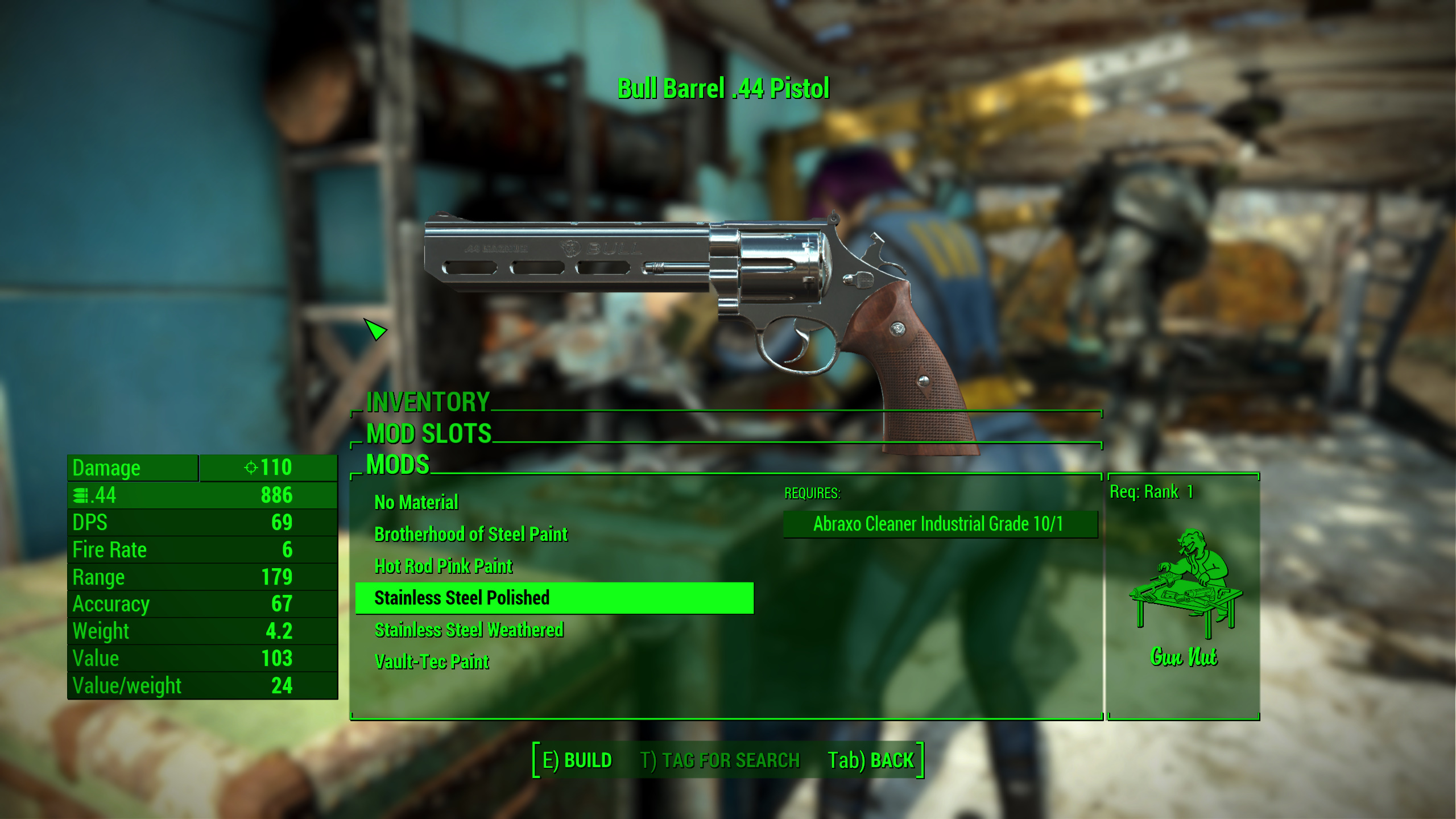Pick the Stainless Steel Polished mod
This screenshot has width=1456, height=819.
coord(461,598)
